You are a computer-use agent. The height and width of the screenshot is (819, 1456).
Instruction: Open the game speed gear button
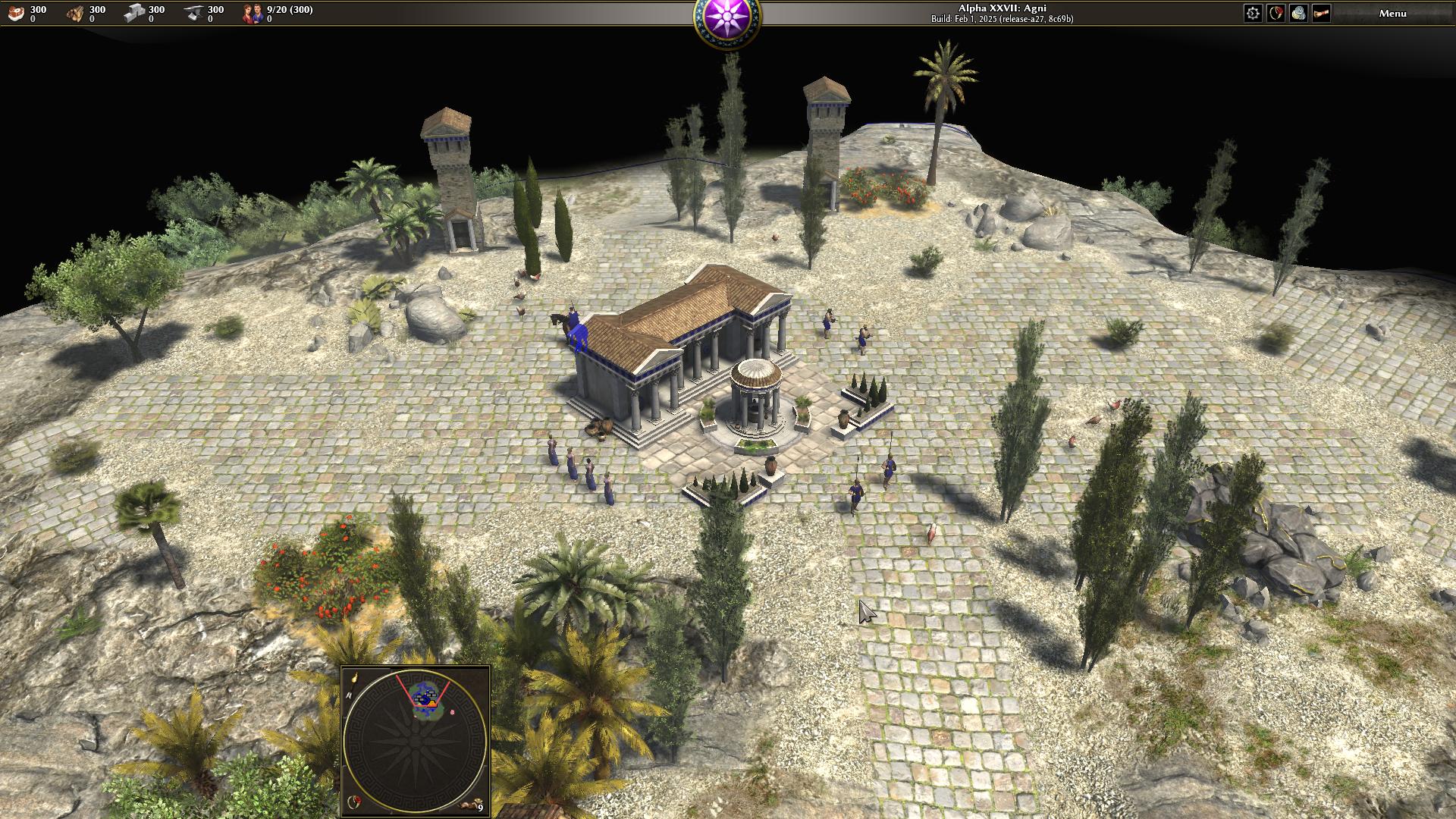point(1253,13)
